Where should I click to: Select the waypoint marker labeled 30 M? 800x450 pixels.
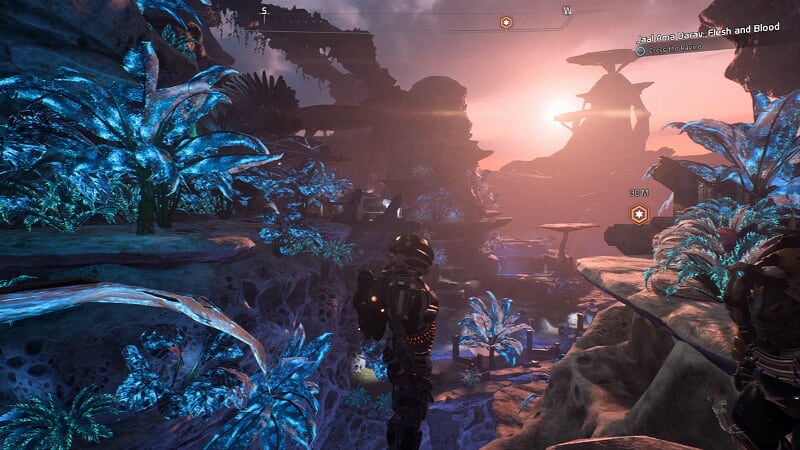pyautogui.click(x=637, y=213)
